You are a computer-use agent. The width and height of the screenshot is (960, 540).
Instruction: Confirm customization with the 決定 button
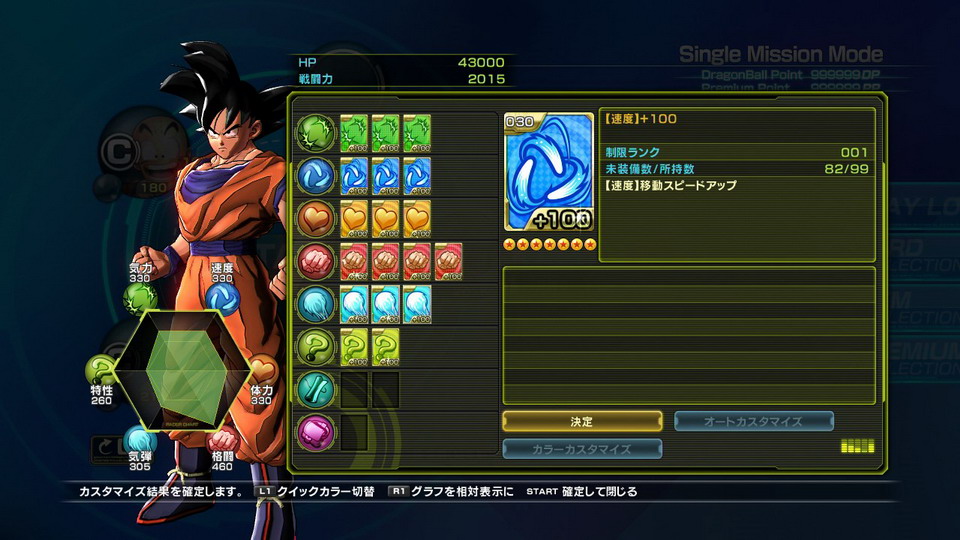tap(582, 422)
